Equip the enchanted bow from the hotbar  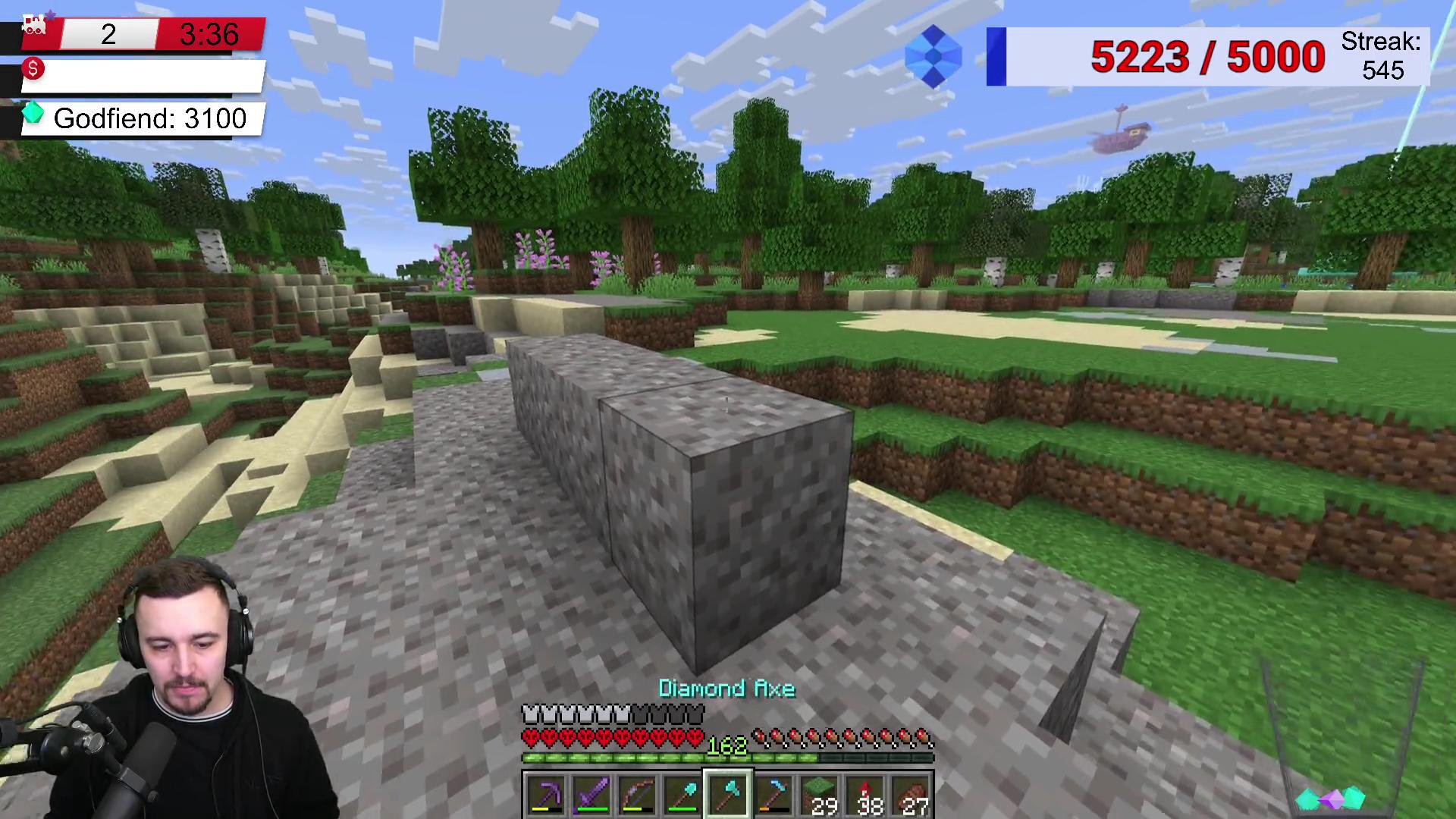[636, 795]
